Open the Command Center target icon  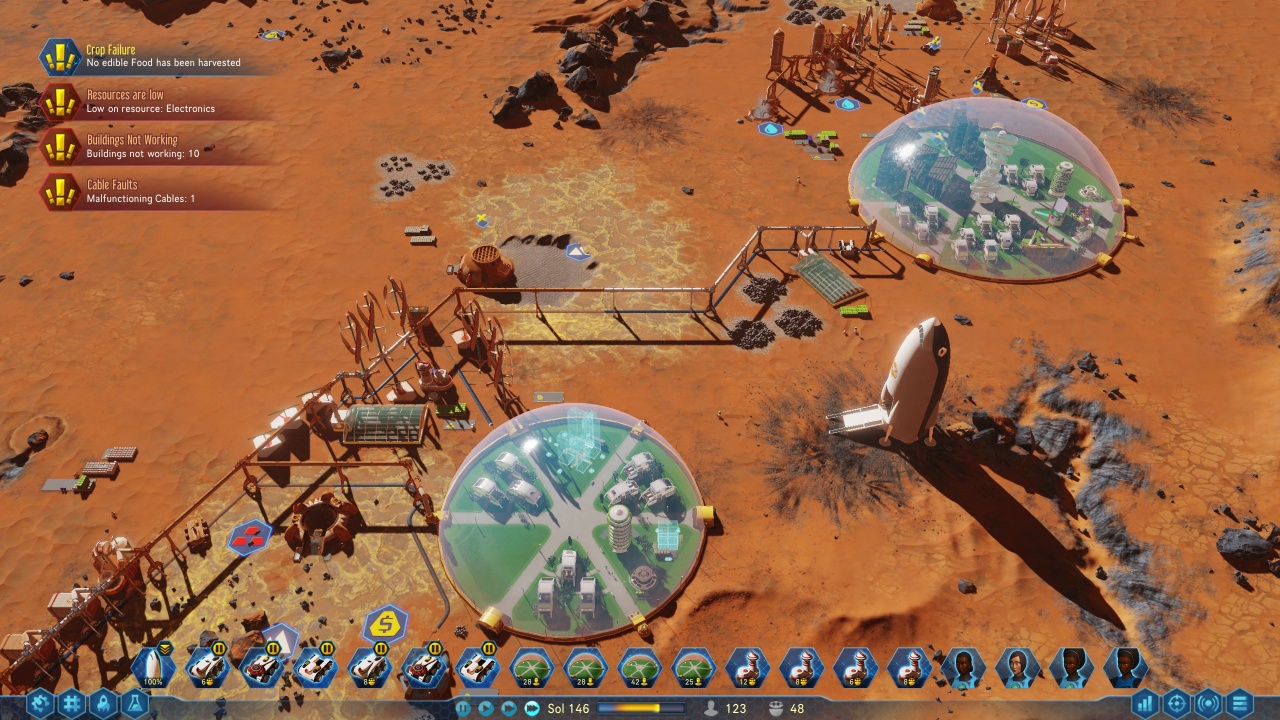pyautogui.click(x=1177, y=703)
